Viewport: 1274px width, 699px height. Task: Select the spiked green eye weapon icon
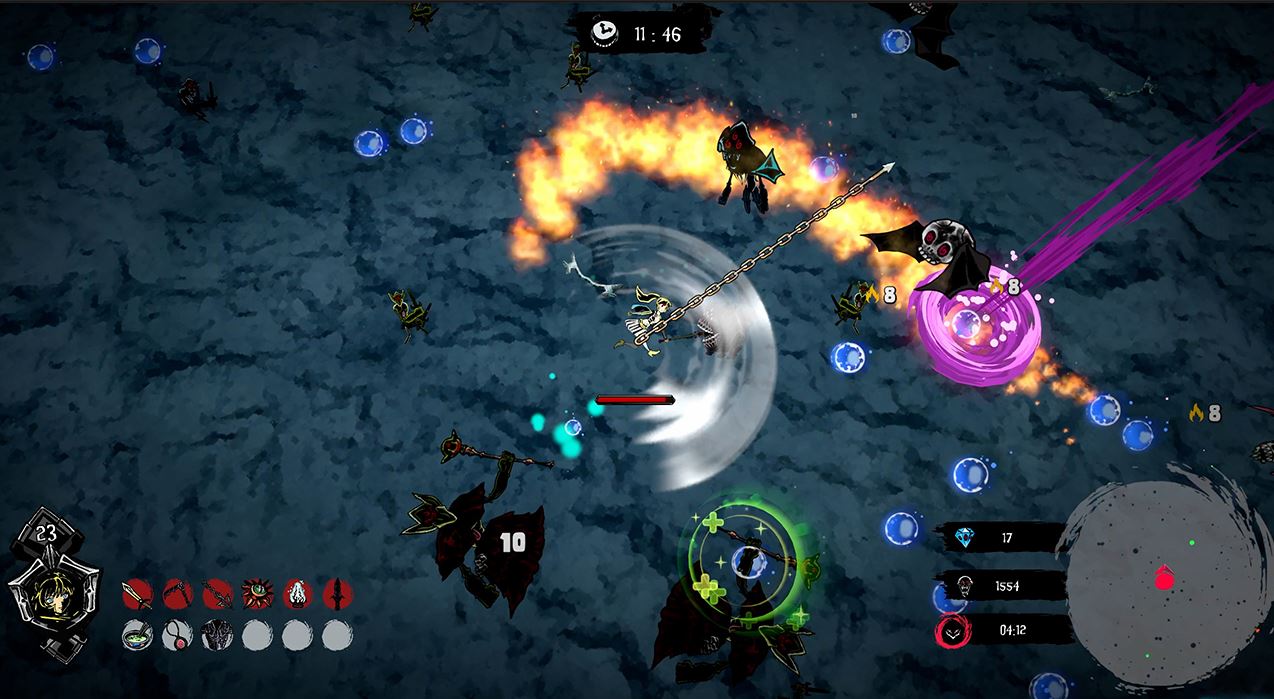[x=258, y=594]
